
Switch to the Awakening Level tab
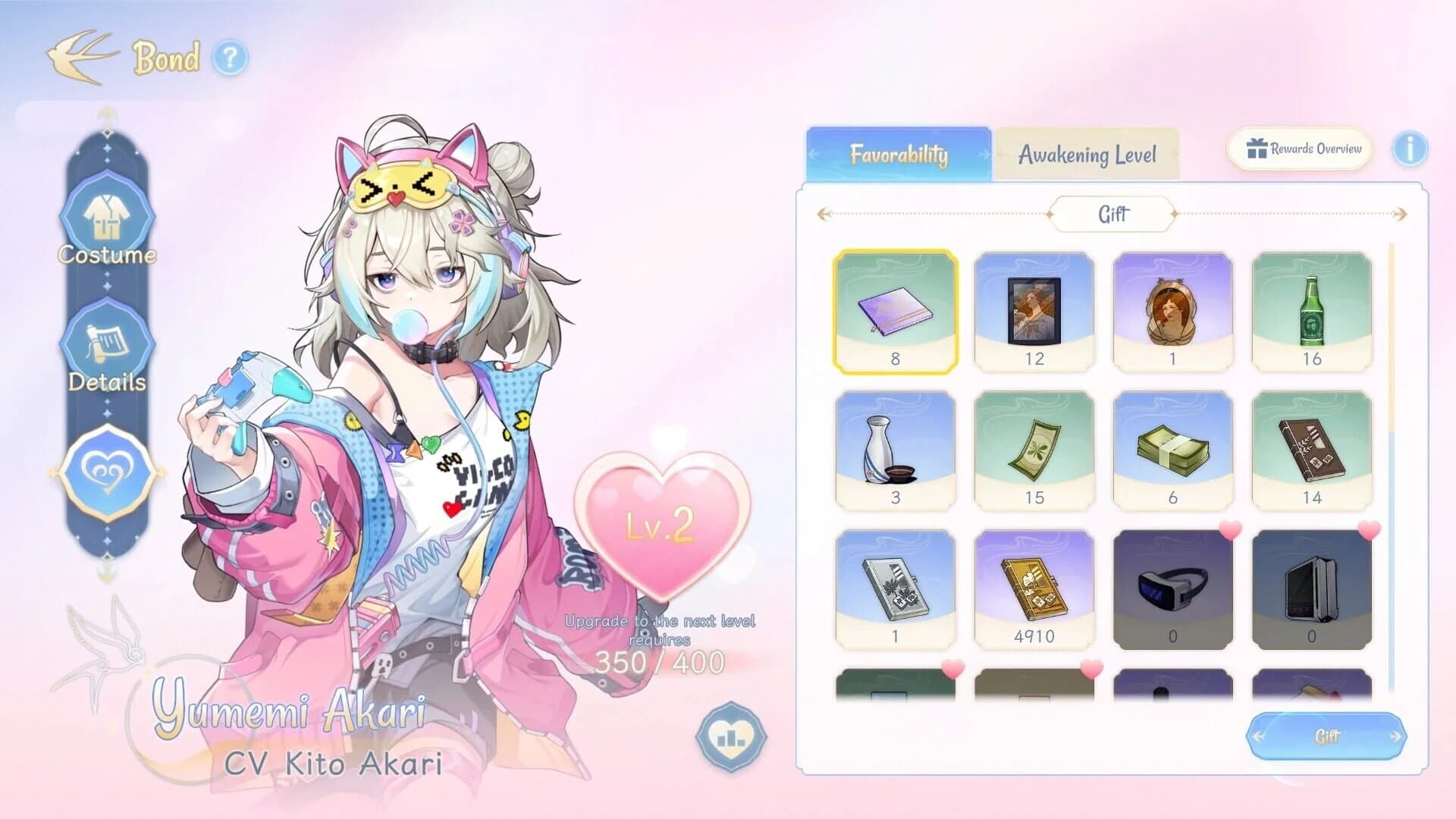pyautogui.click(x=1087, y=155)
